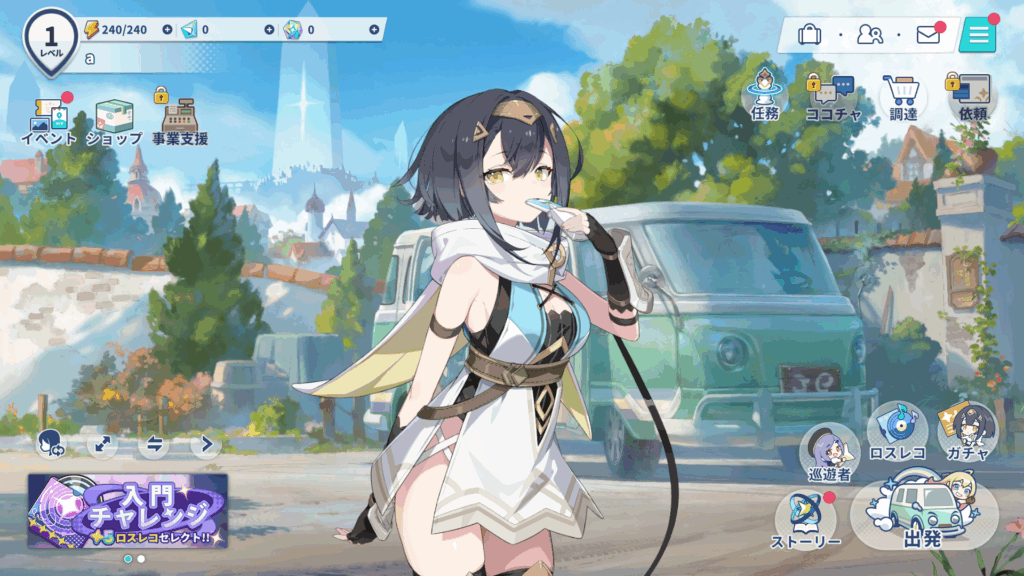This screenshot has width=1024, height=576.
Task: Open the friends icon
Action: pos(869,36)
